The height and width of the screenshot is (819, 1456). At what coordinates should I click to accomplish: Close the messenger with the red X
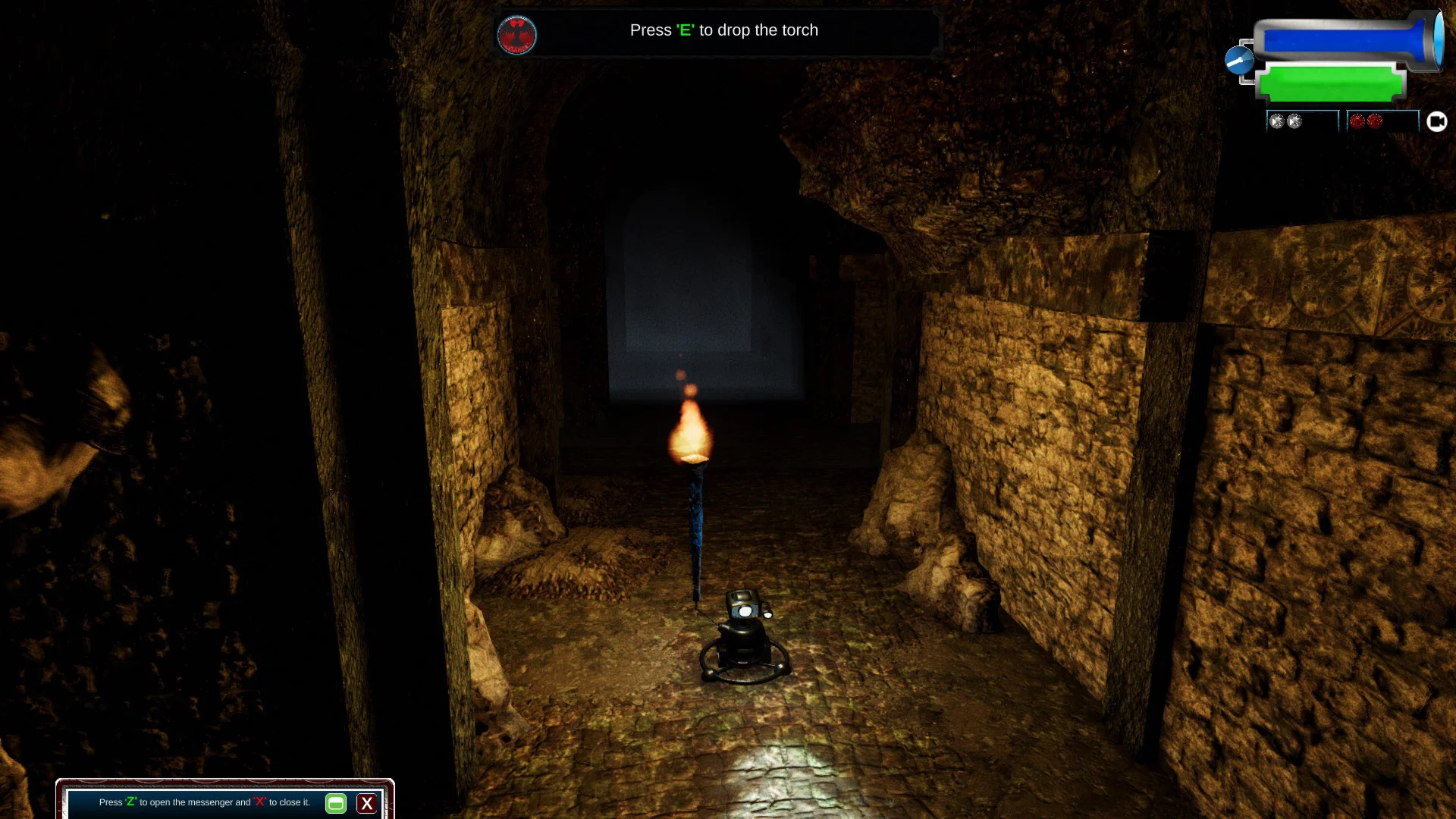click(367, 803)
